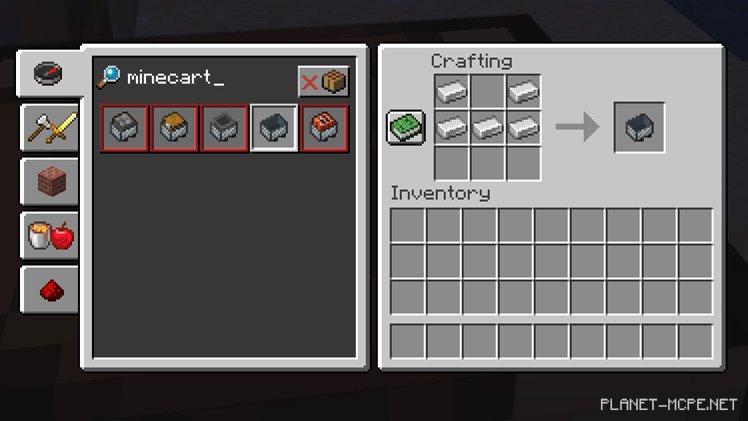Close the green recipe book

(406, 127)
